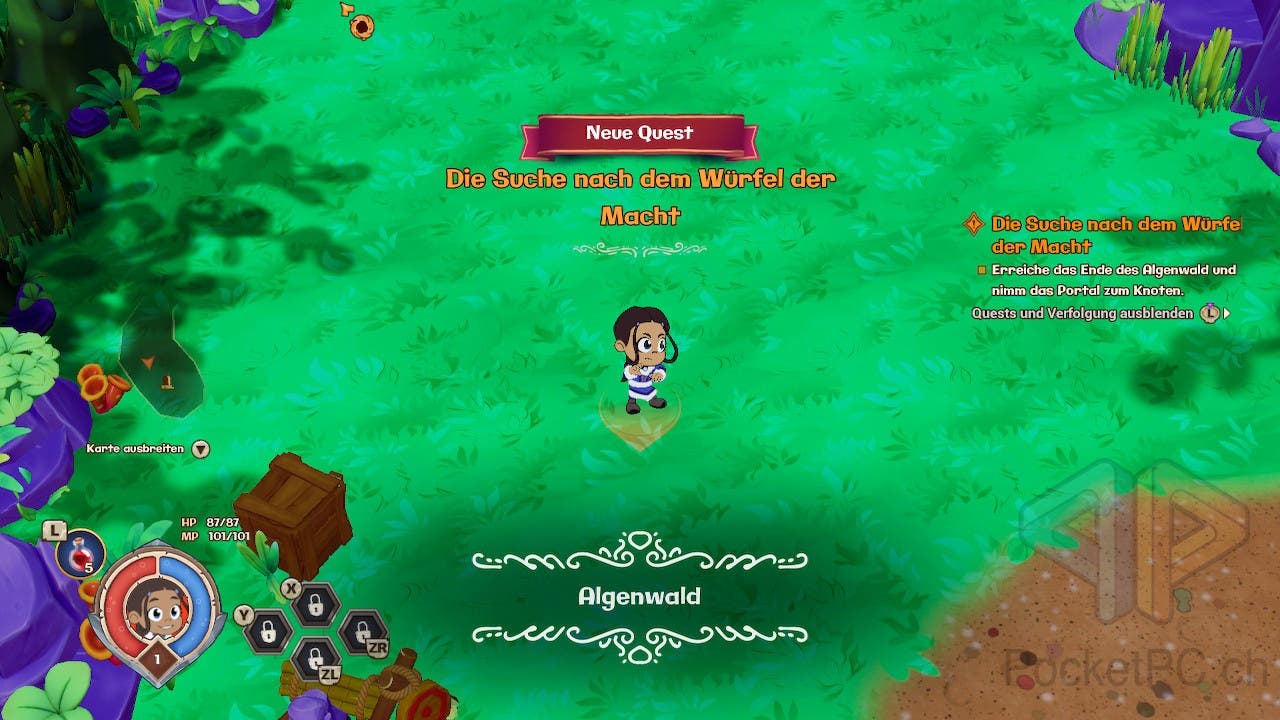Select the locked skill slot marked ZR
1280x720 pixels.
[361, 631]
